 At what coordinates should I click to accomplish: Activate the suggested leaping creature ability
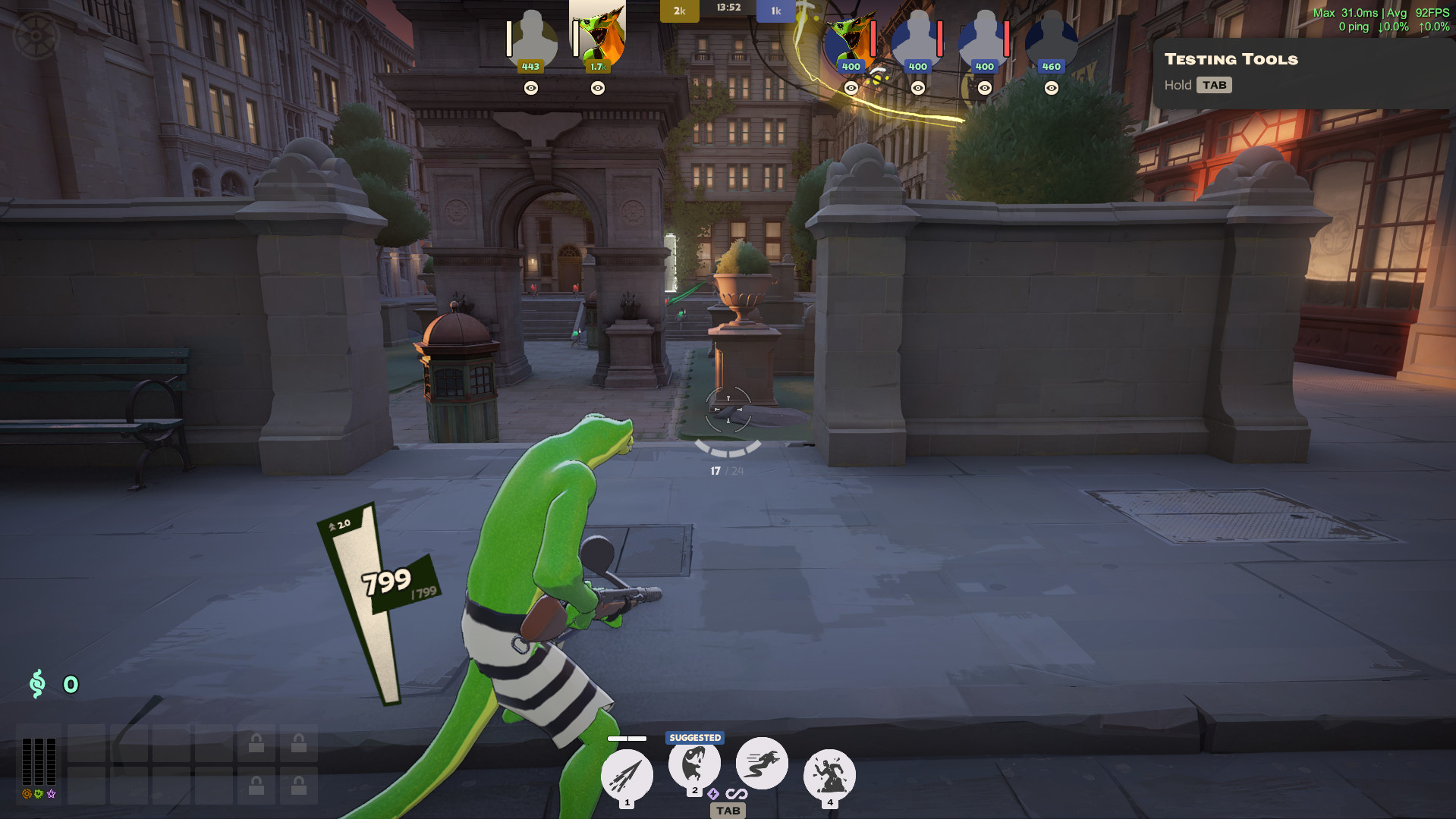(694, 764)
